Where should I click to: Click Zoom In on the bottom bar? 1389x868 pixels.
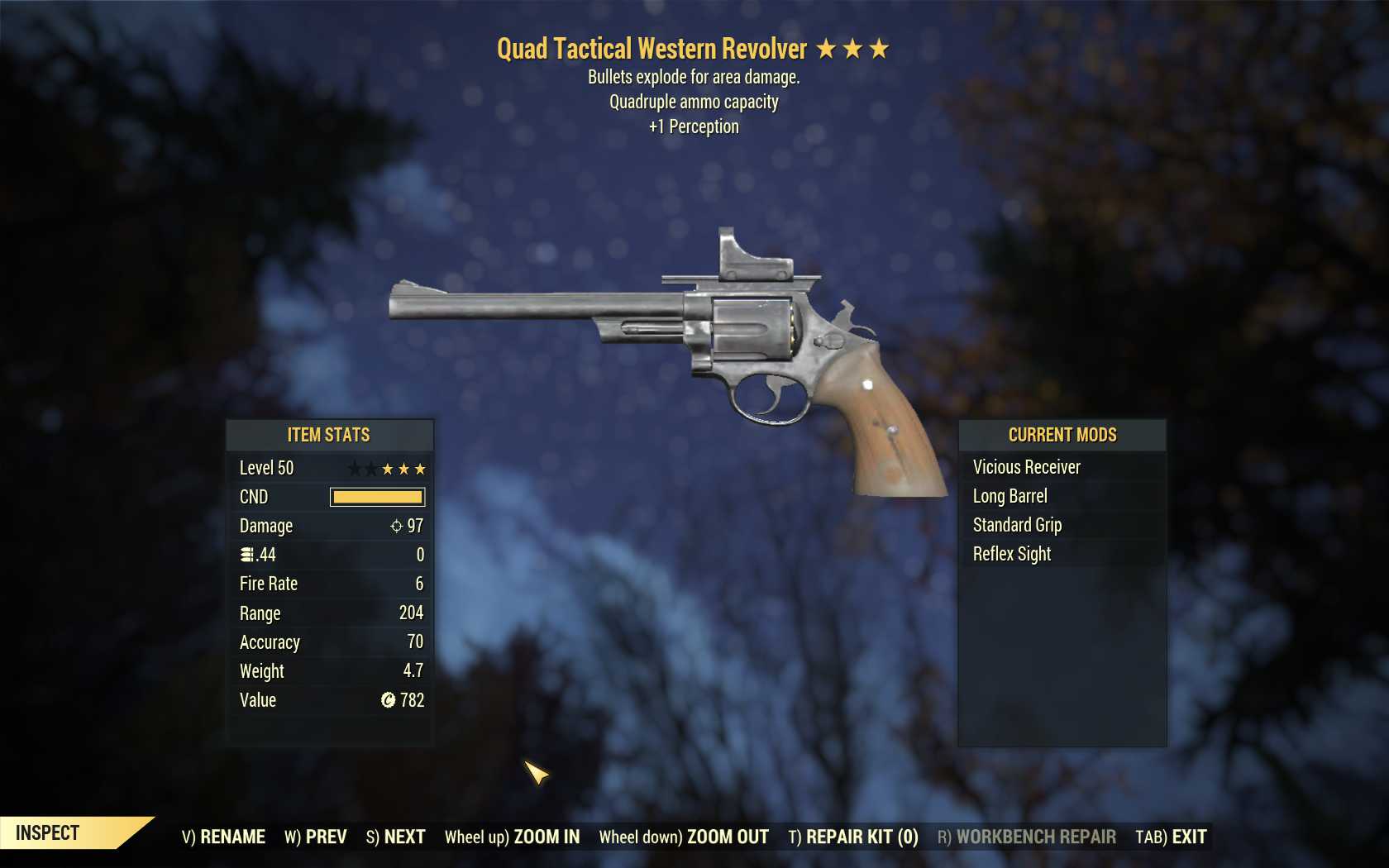point(512,837)
